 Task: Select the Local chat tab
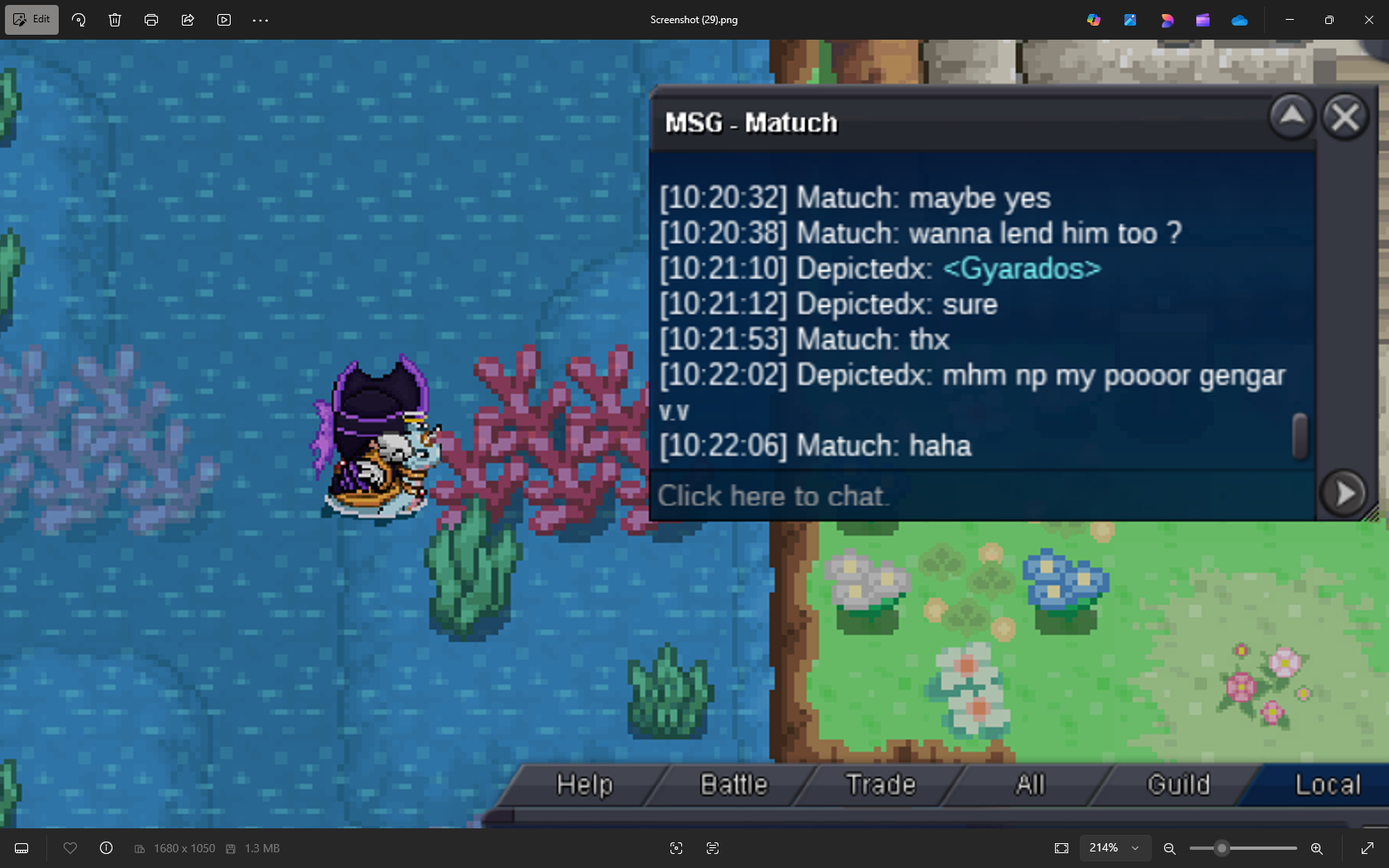pos(1327,785)
